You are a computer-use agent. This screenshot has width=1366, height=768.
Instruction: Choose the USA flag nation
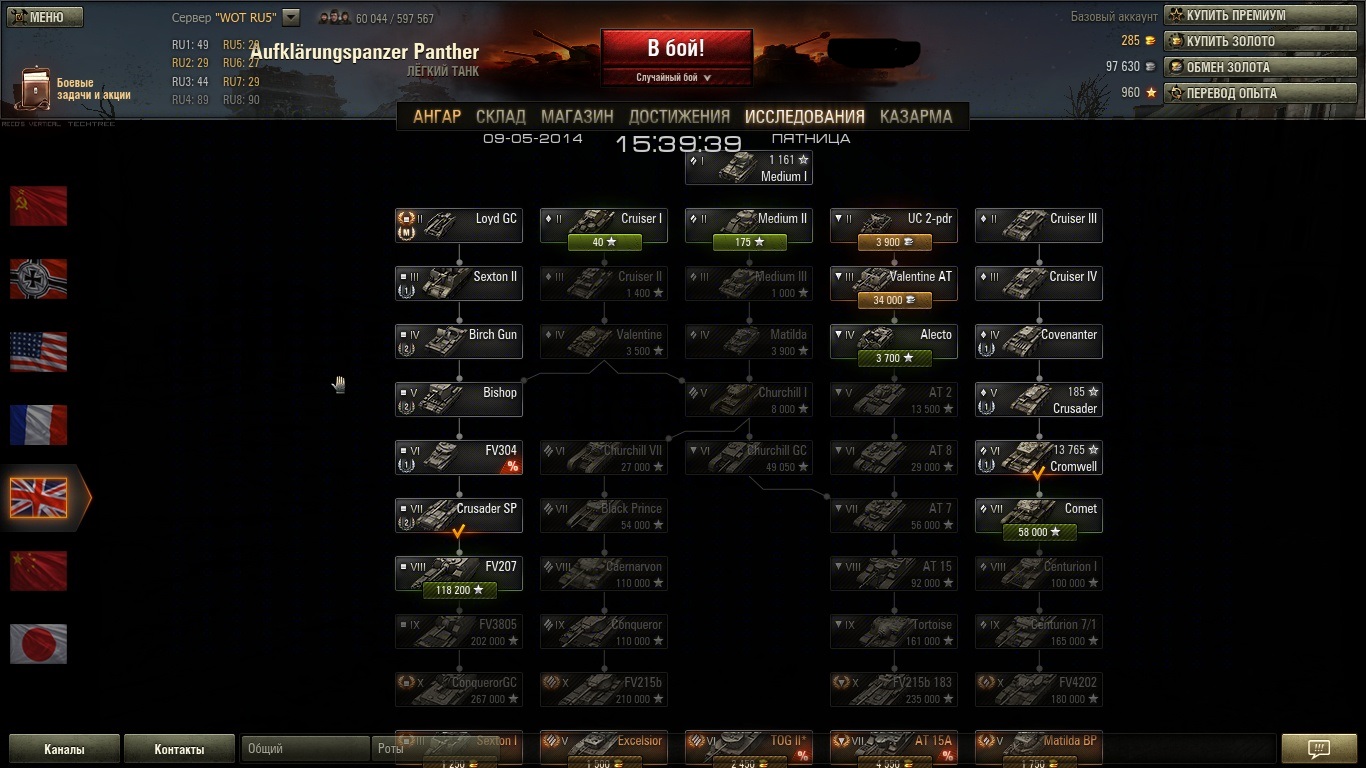pos(39,352)
